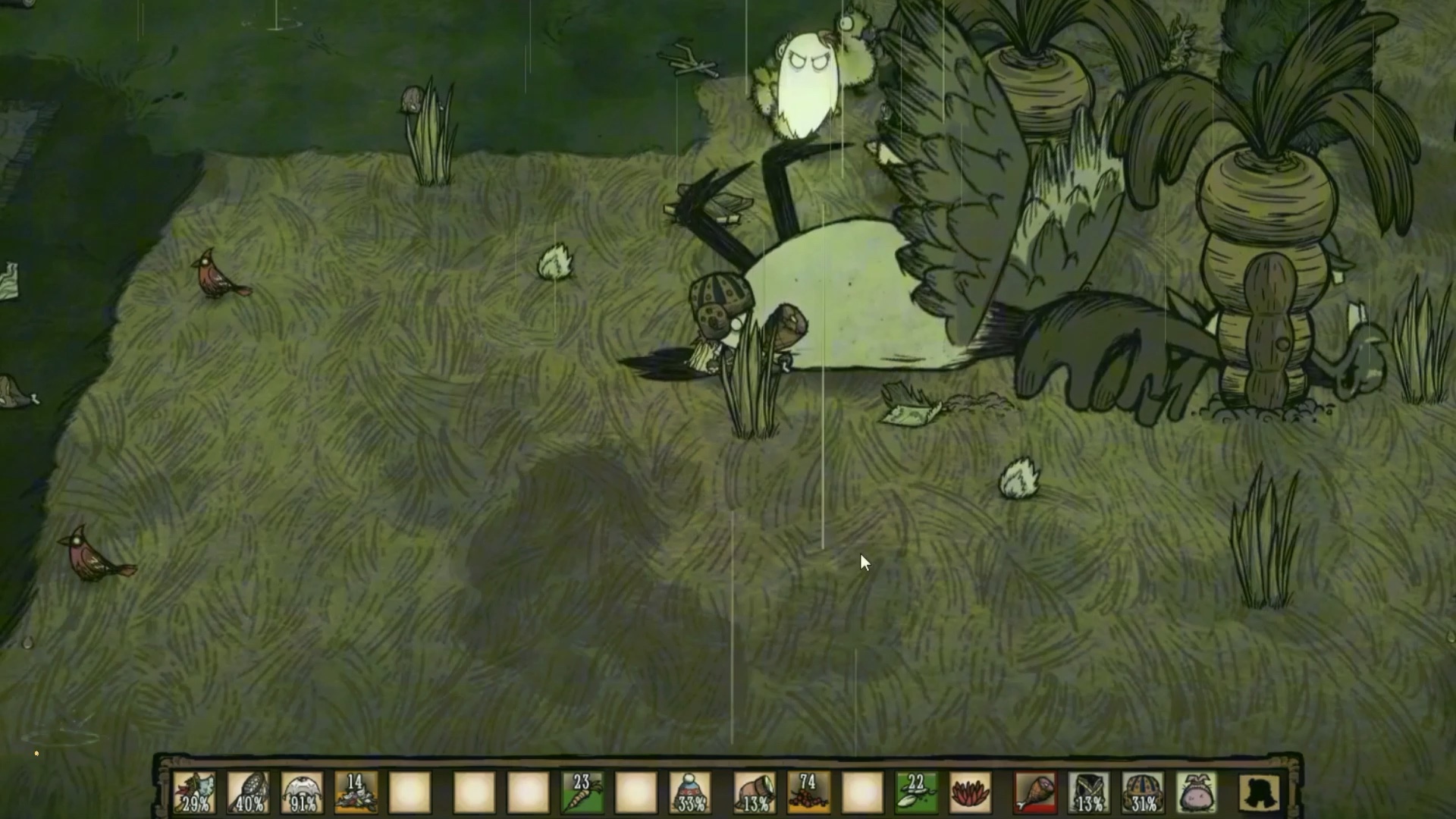The width and height of the screenshot is (1456, 819).
Task: Select the stack of 23 carrots
Action: (x=582, y=792)
